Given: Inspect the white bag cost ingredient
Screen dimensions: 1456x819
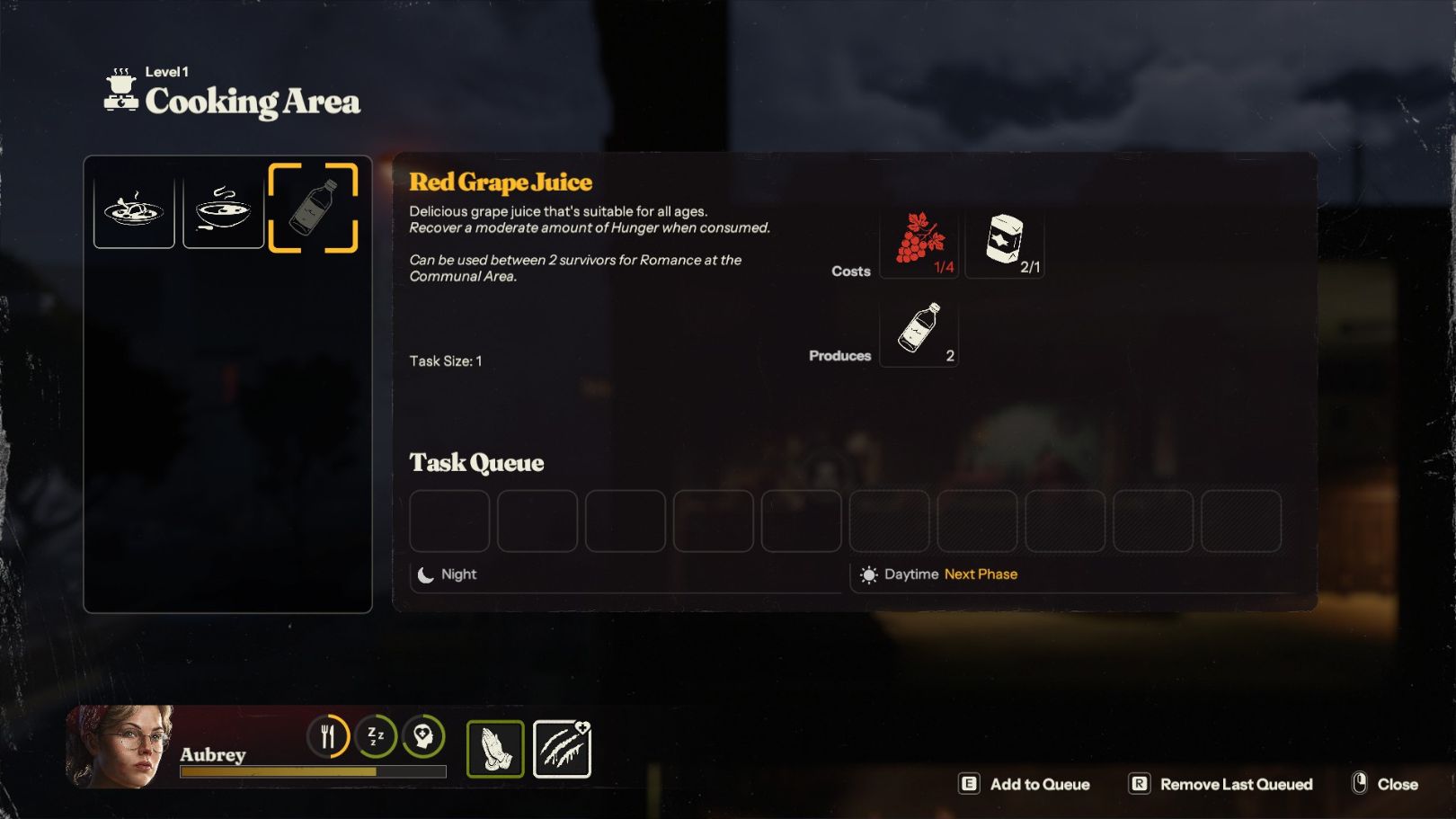Looking at the screenshot, I should (x=1005, y=244).
